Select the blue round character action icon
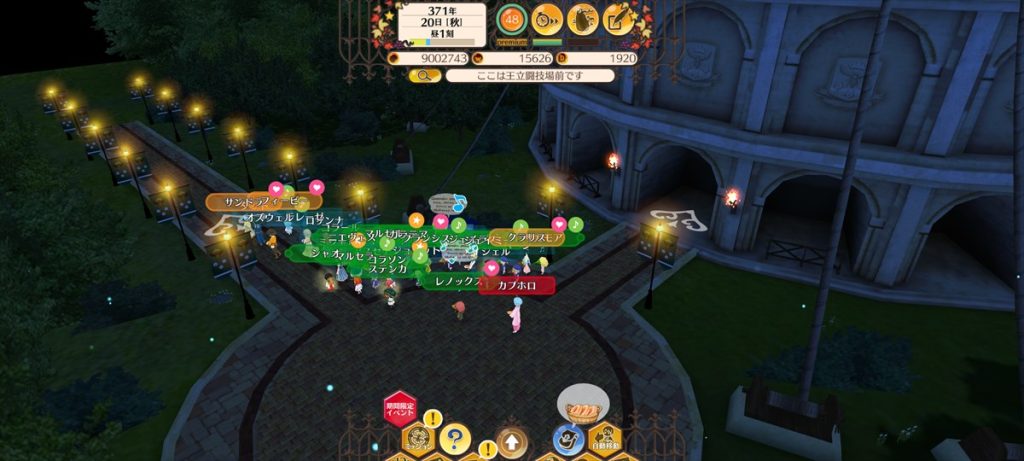Image resolution: width=1024 pixels, height=461 pixels. click(x=568, y=438)
